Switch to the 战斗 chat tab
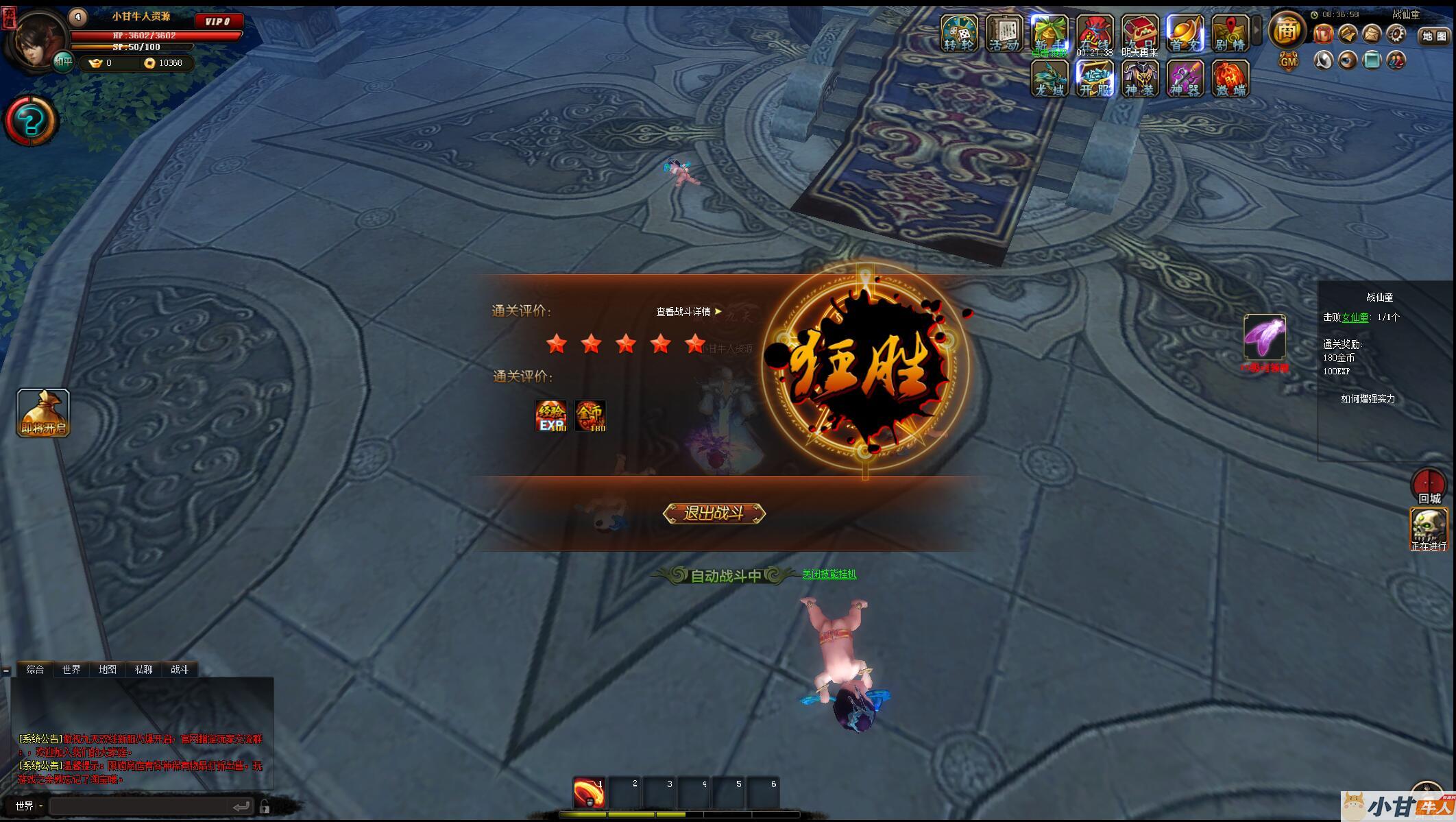The width and height of the screenshot is (1456, 822). click(x=180, y=669)
